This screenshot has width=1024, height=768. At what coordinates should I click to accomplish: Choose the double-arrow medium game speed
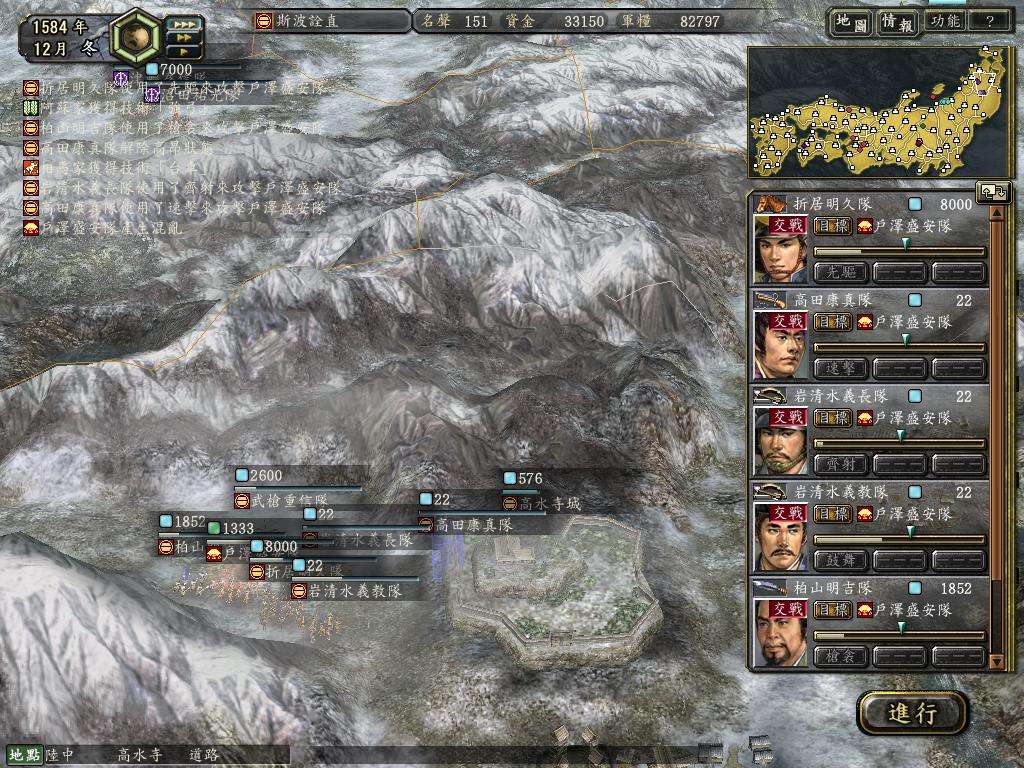(183, 37)
